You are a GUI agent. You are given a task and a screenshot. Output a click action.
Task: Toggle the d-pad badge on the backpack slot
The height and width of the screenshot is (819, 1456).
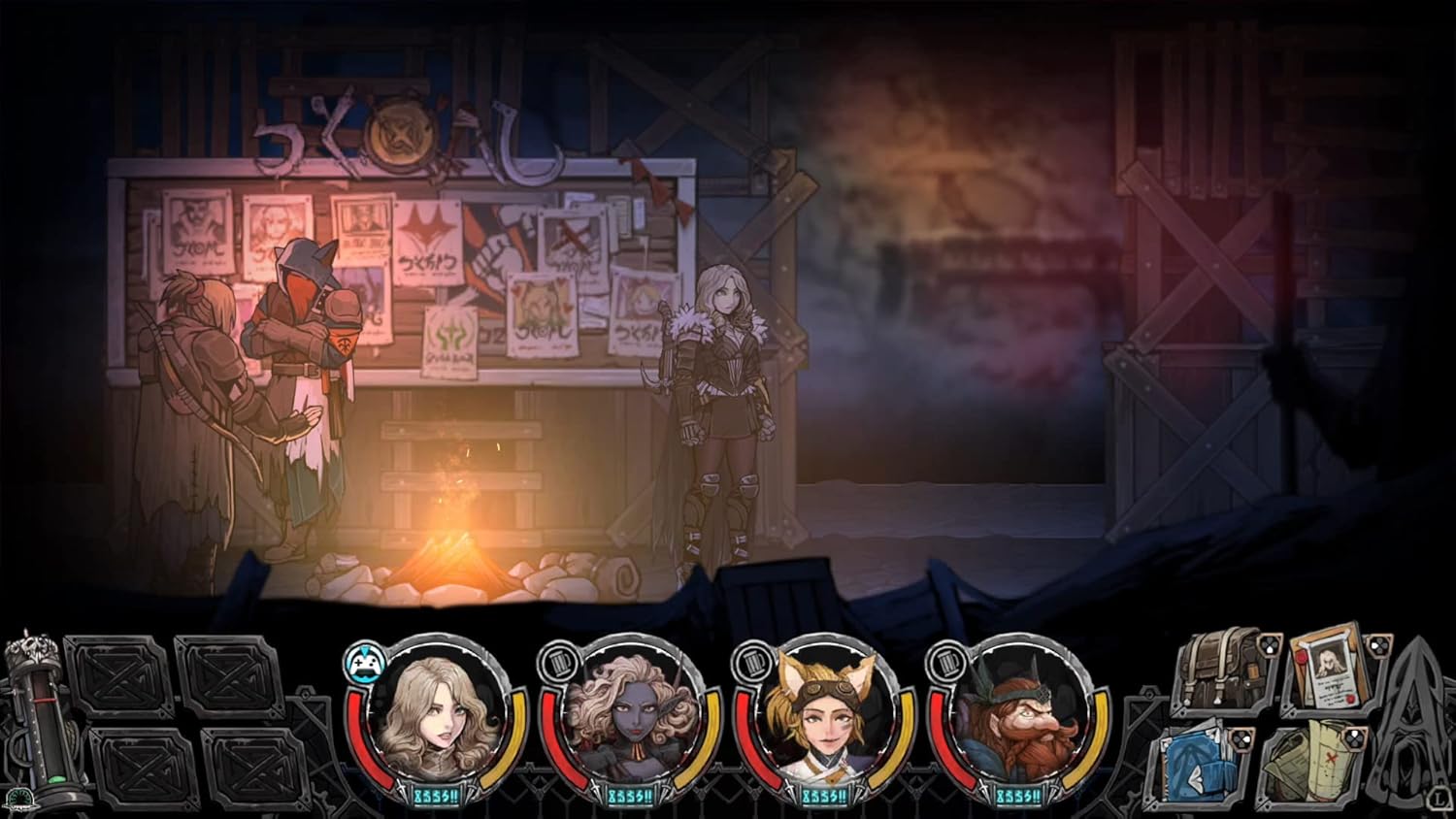click(1269, 644)
